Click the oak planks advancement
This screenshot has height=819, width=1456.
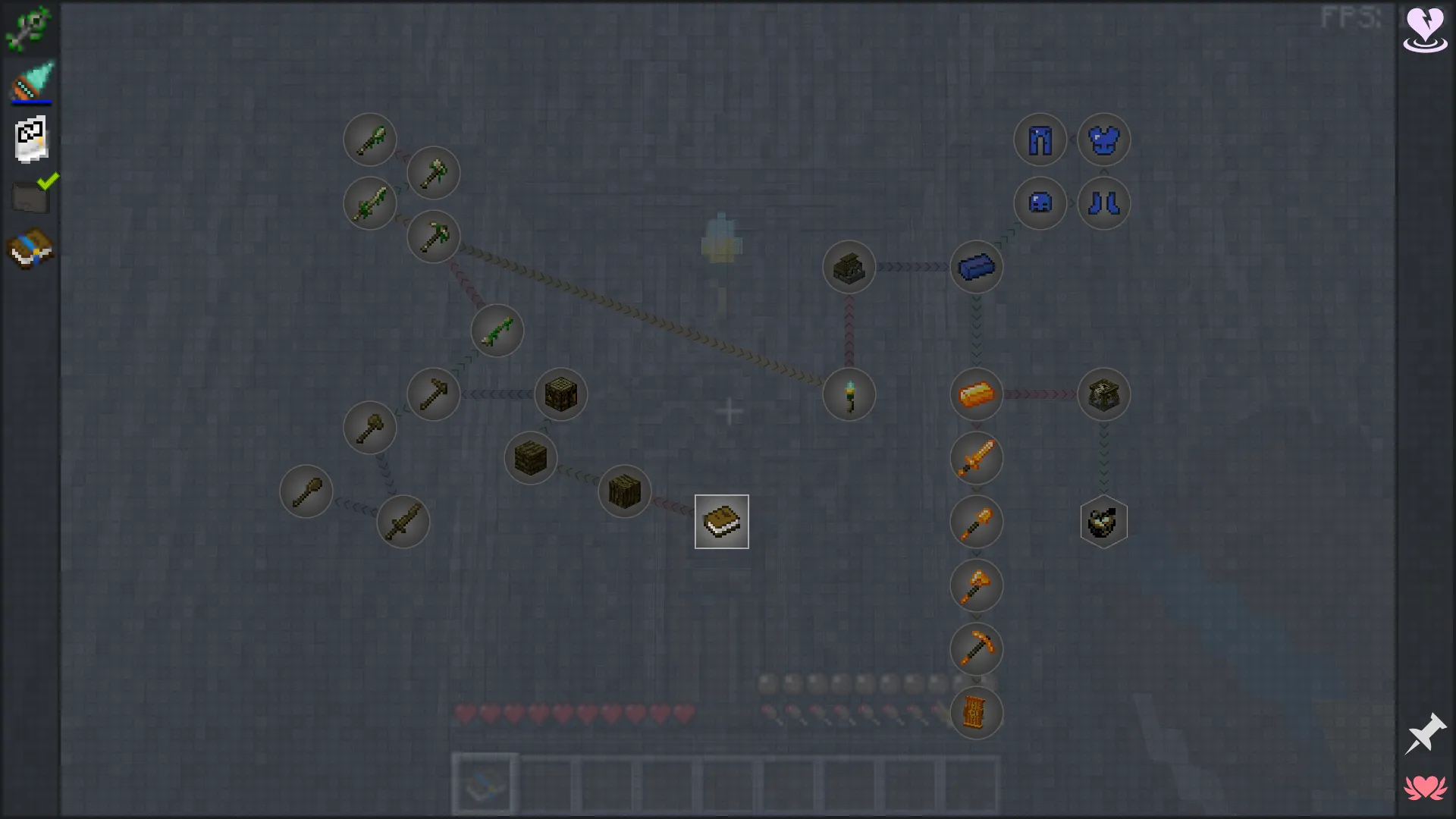529,458
